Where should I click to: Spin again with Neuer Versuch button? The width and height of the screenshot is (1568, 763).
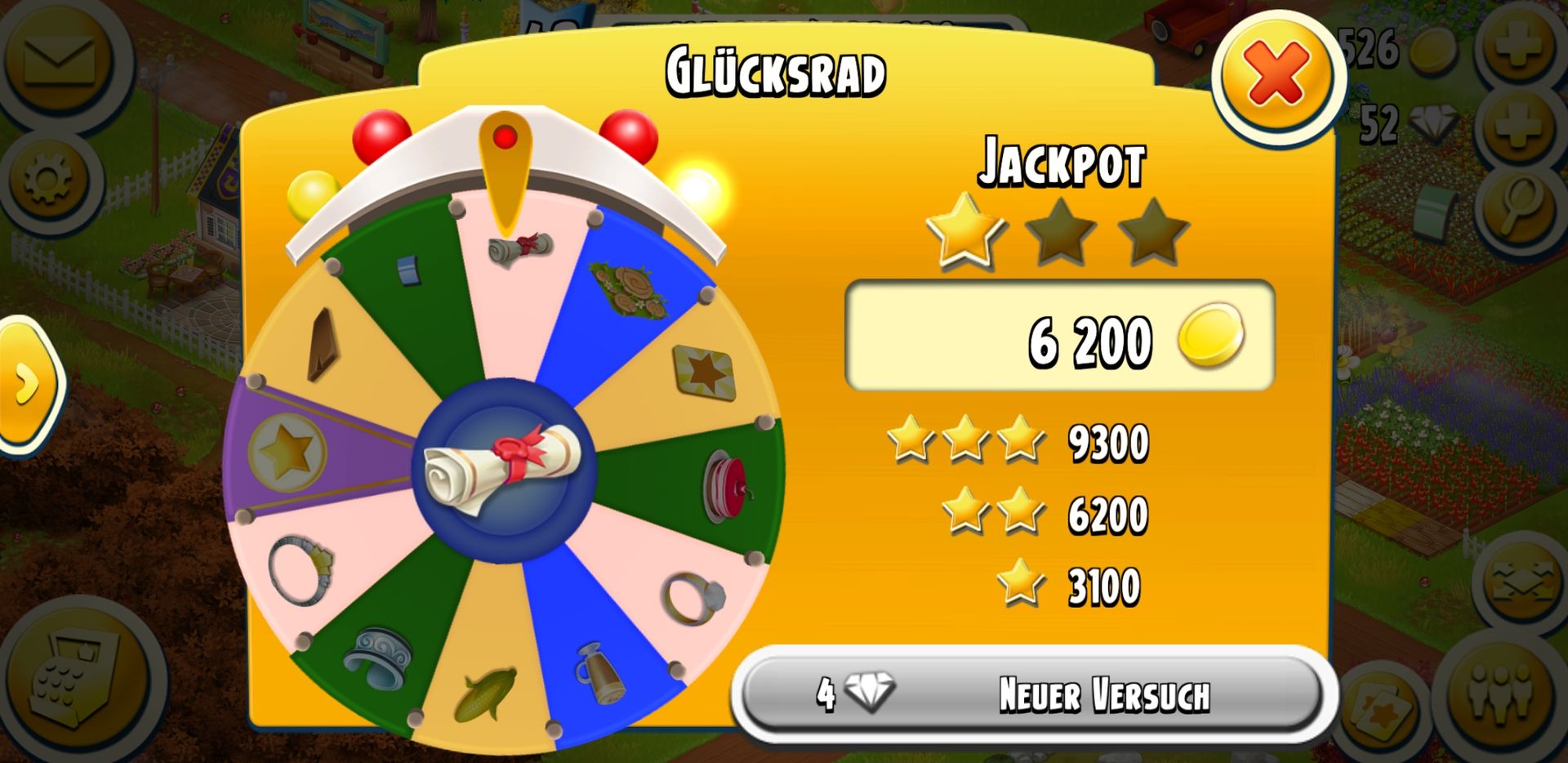(1034, 694)
